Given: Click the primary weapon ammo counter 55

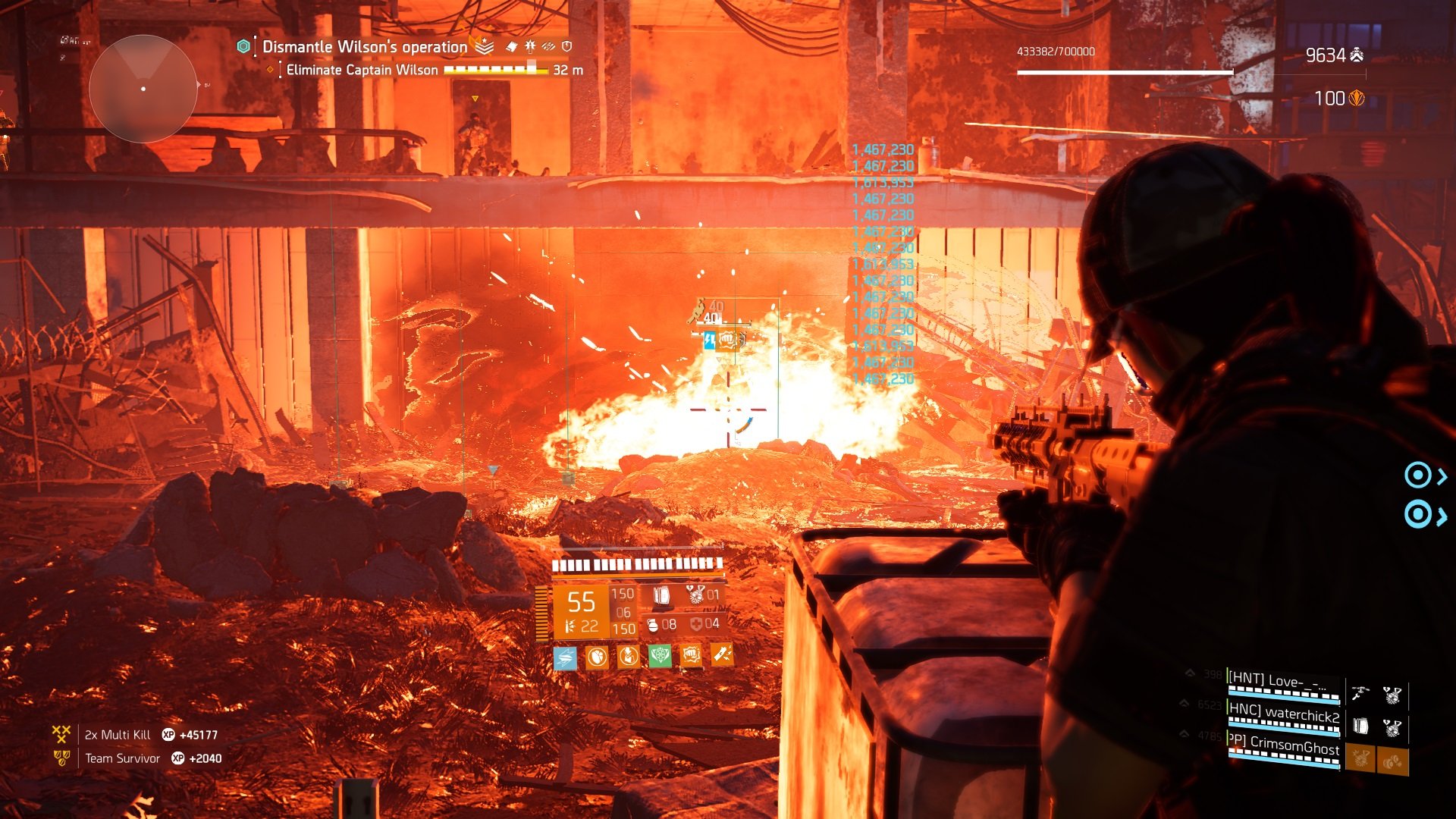Looking at the screenshot, I should tap(581, 602).
